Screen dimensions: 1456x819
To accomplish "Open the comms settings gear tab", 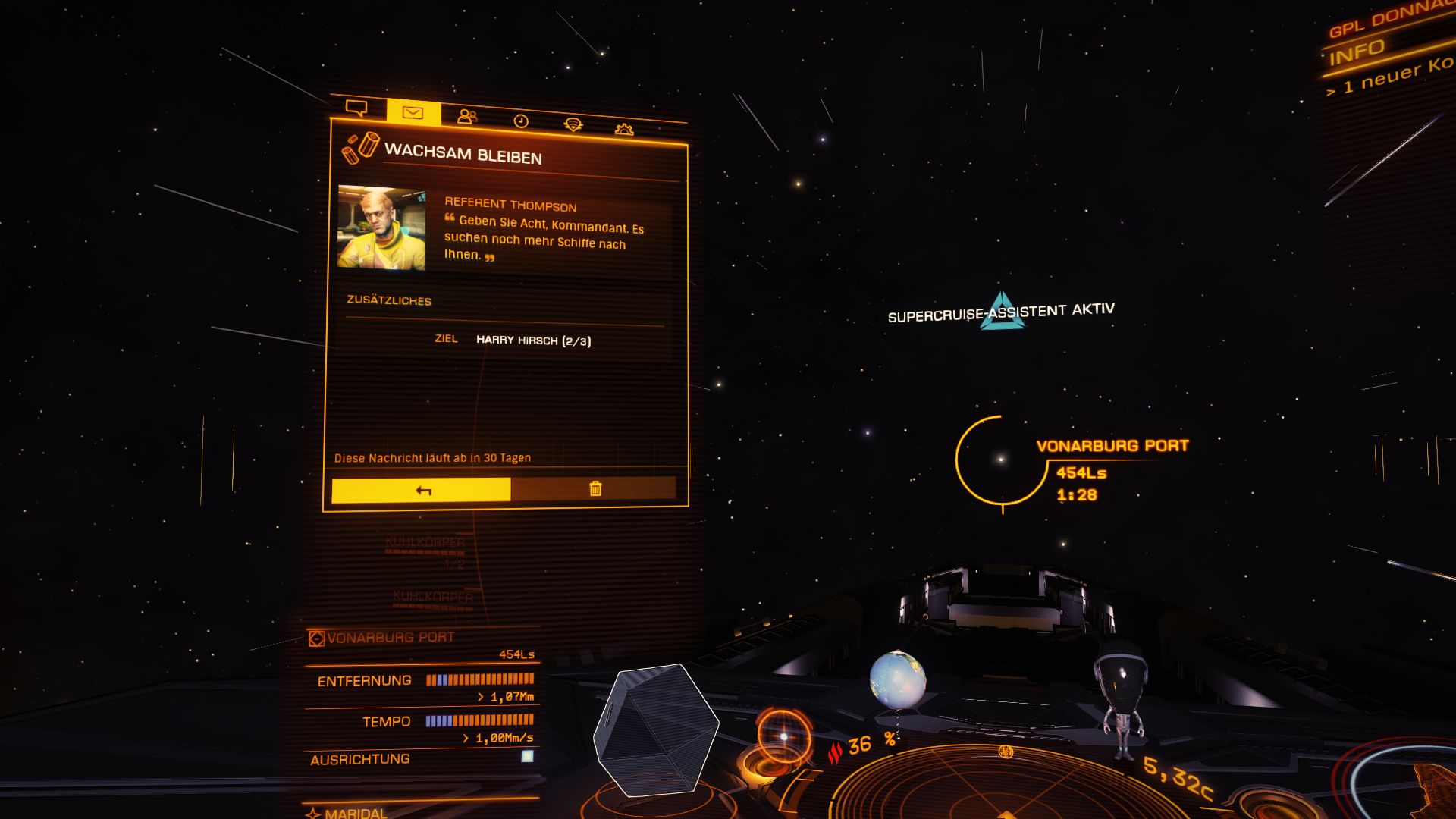I will [624, 130].
